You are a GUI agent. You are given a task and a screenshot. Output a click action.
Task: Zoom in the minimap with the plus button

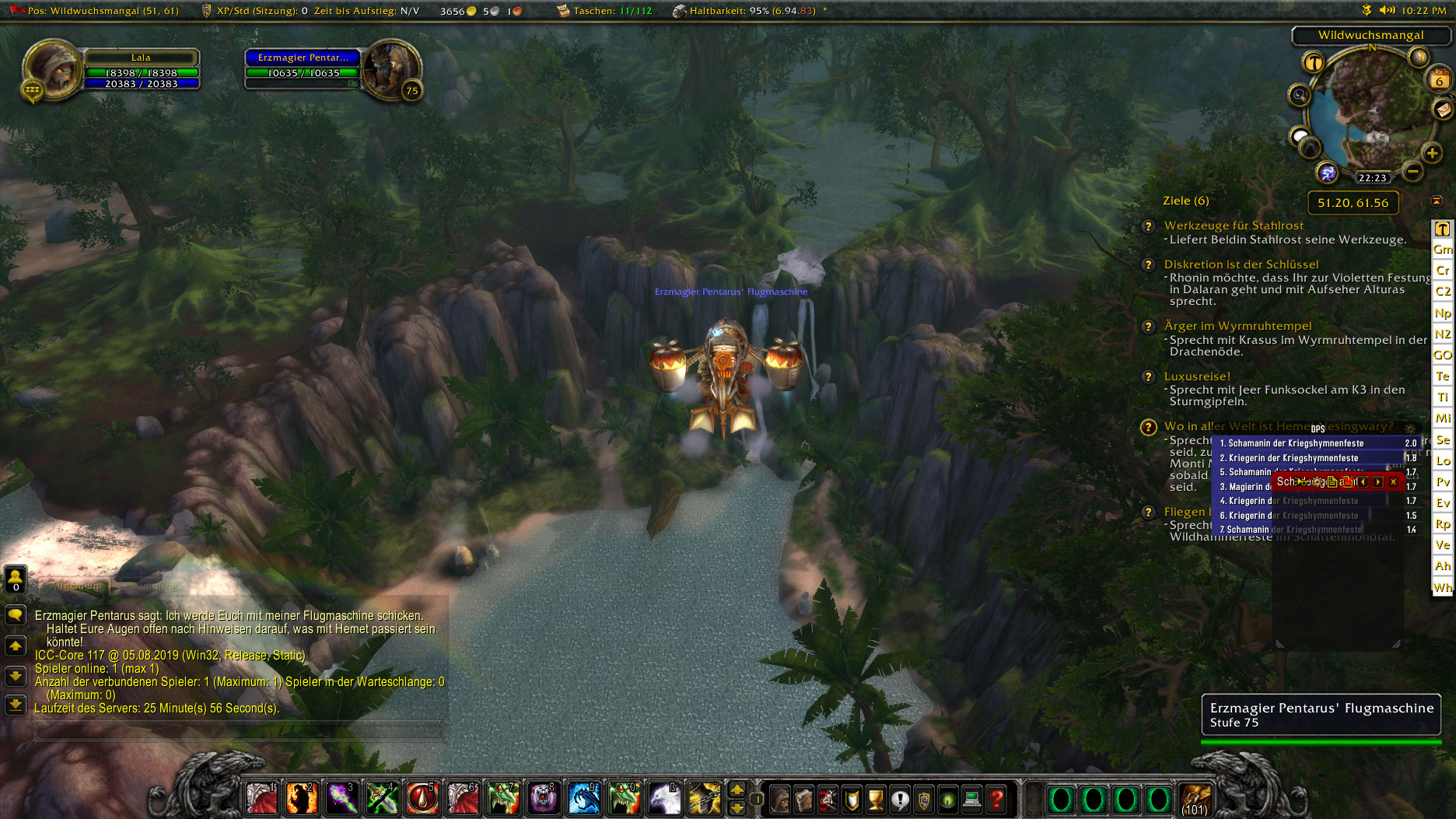pyautogui.click(x=1432, y=152)
